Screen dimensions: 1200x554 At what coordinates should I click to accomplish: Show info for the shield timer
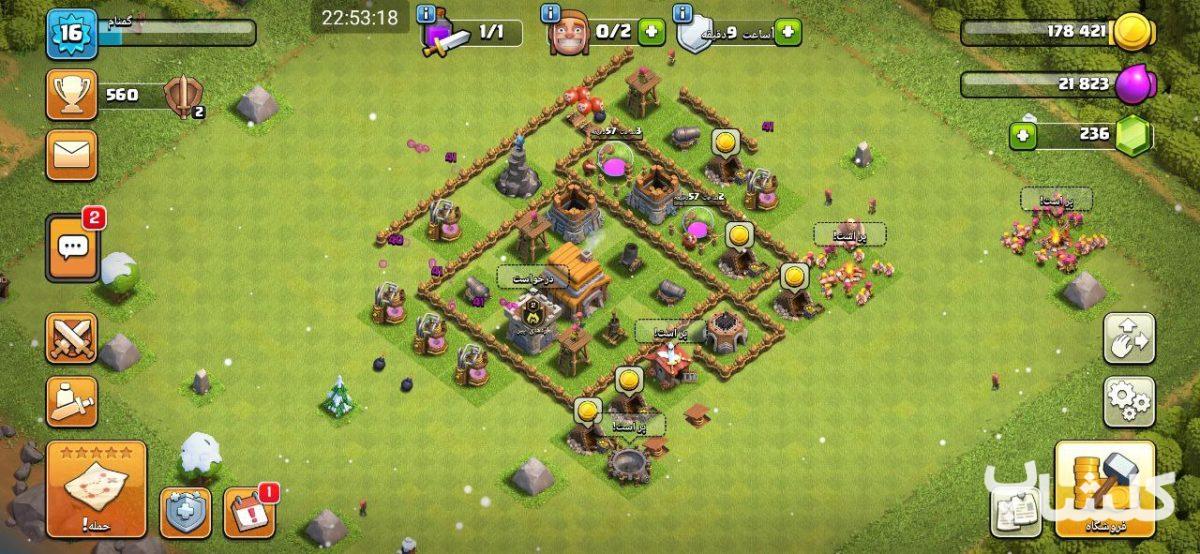pyautogui.click(x=684, y=13)
